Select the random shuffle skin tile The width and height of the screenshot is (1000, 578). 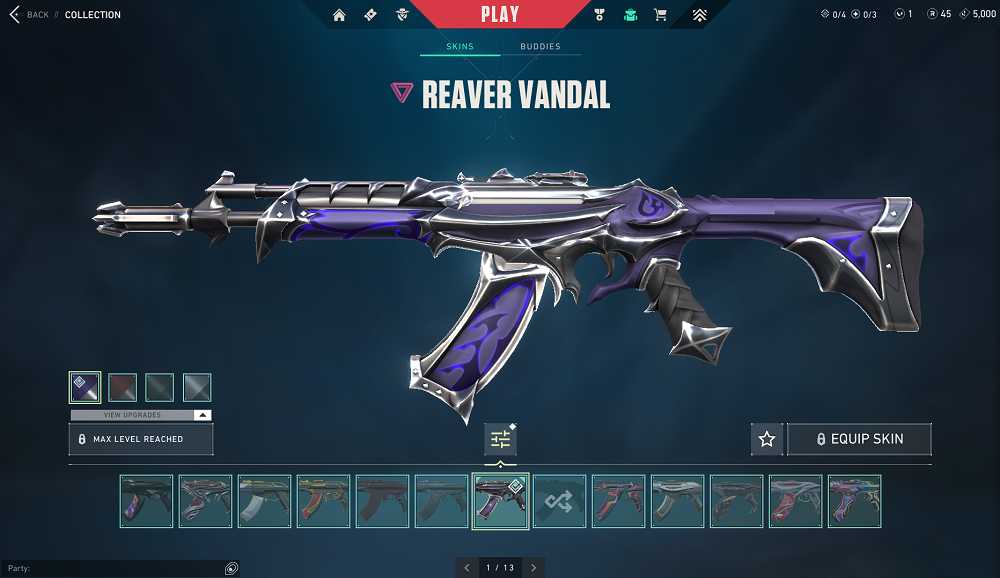coord(559,501)
